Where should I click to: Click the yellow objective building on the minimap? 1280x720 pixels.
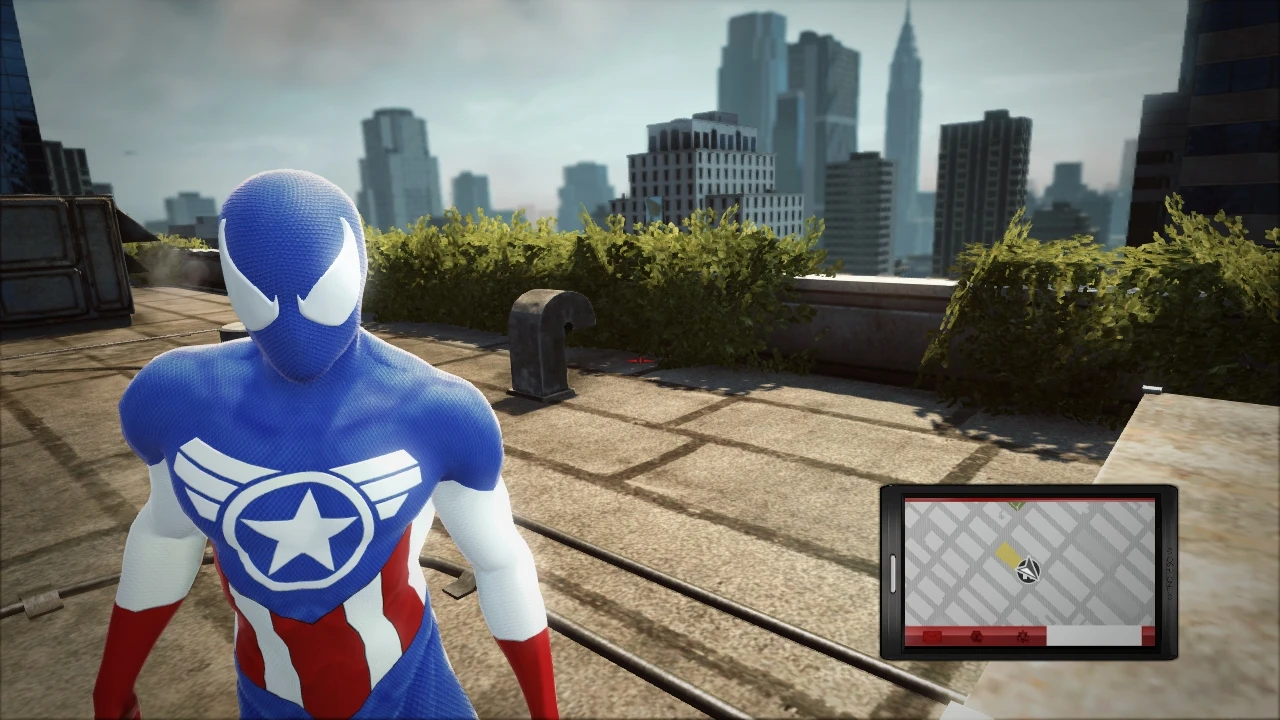tap(1006, 553)
